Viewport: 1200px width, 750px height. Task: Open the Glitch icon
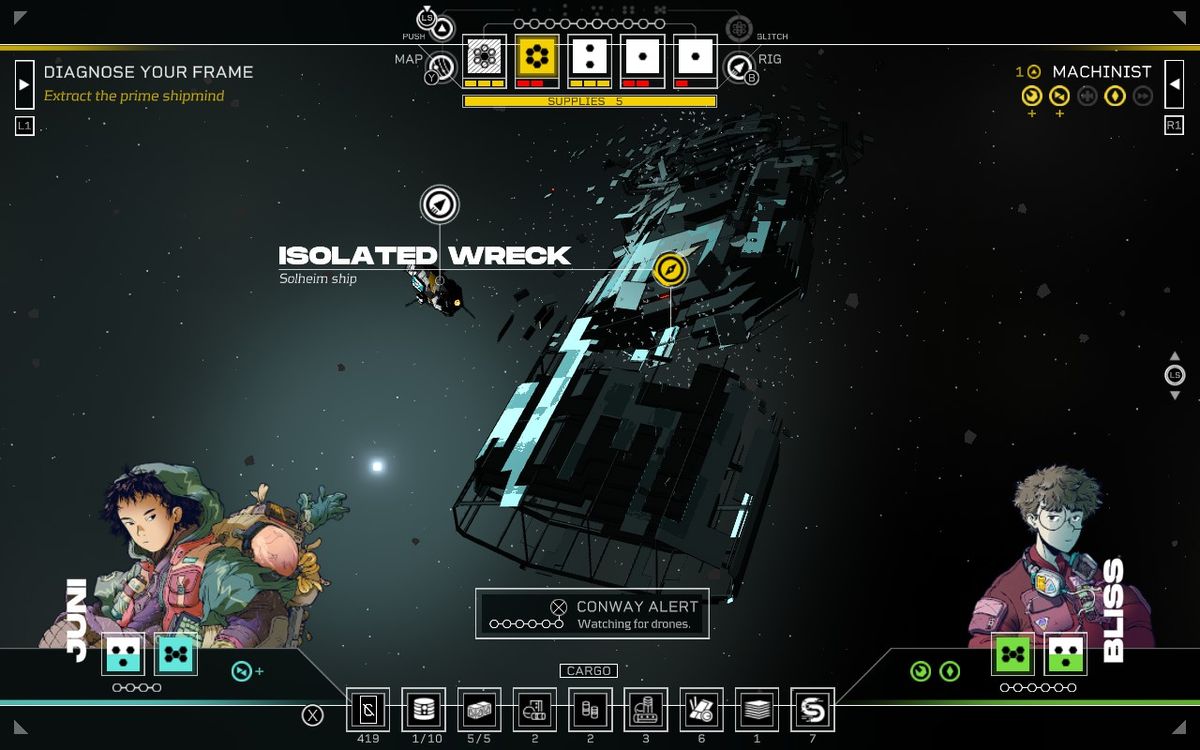739,27
